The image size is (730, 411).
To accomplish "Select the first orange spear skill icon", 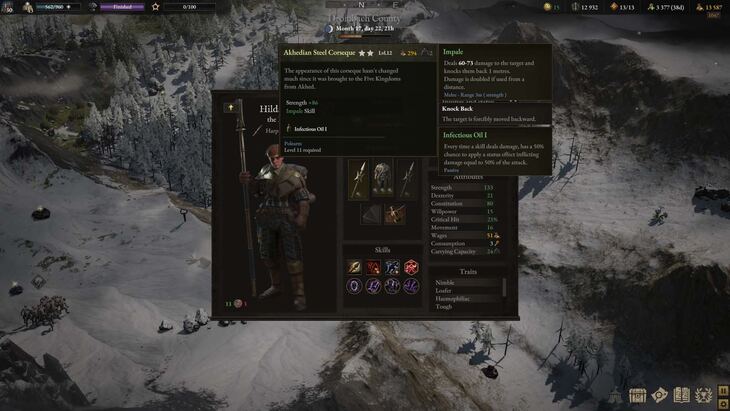I will pos(355,267).
